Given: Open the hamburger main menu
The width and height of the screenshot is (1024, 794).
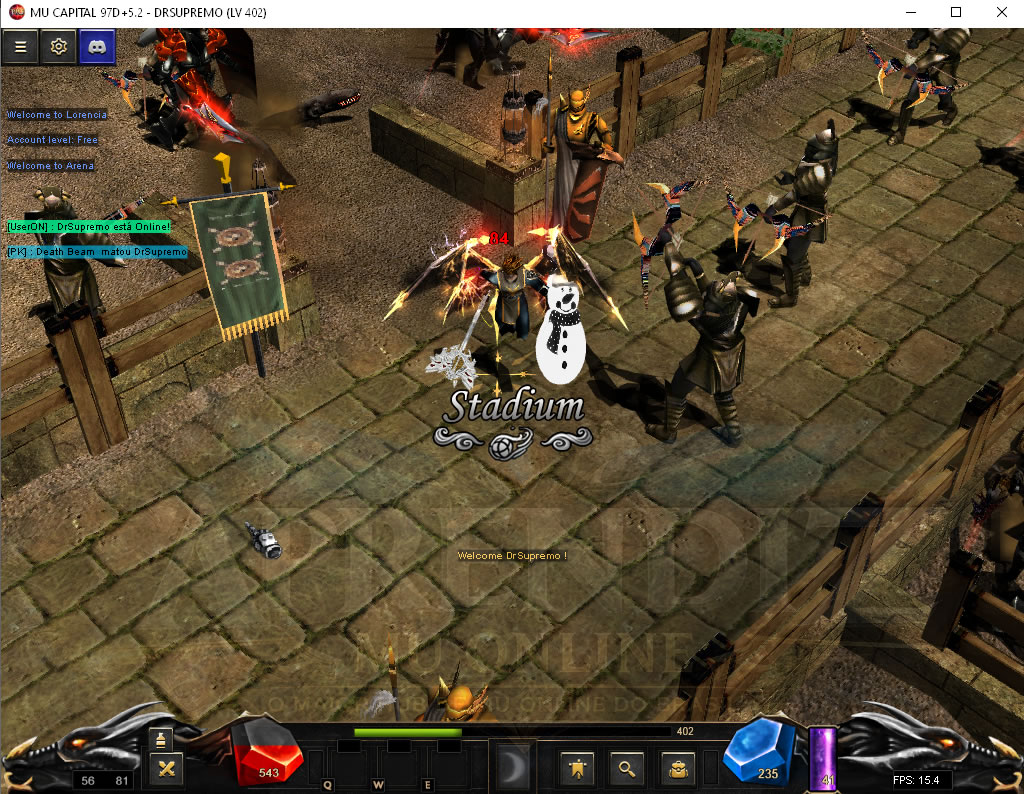Looking at the screenshot, I should 20,46.
